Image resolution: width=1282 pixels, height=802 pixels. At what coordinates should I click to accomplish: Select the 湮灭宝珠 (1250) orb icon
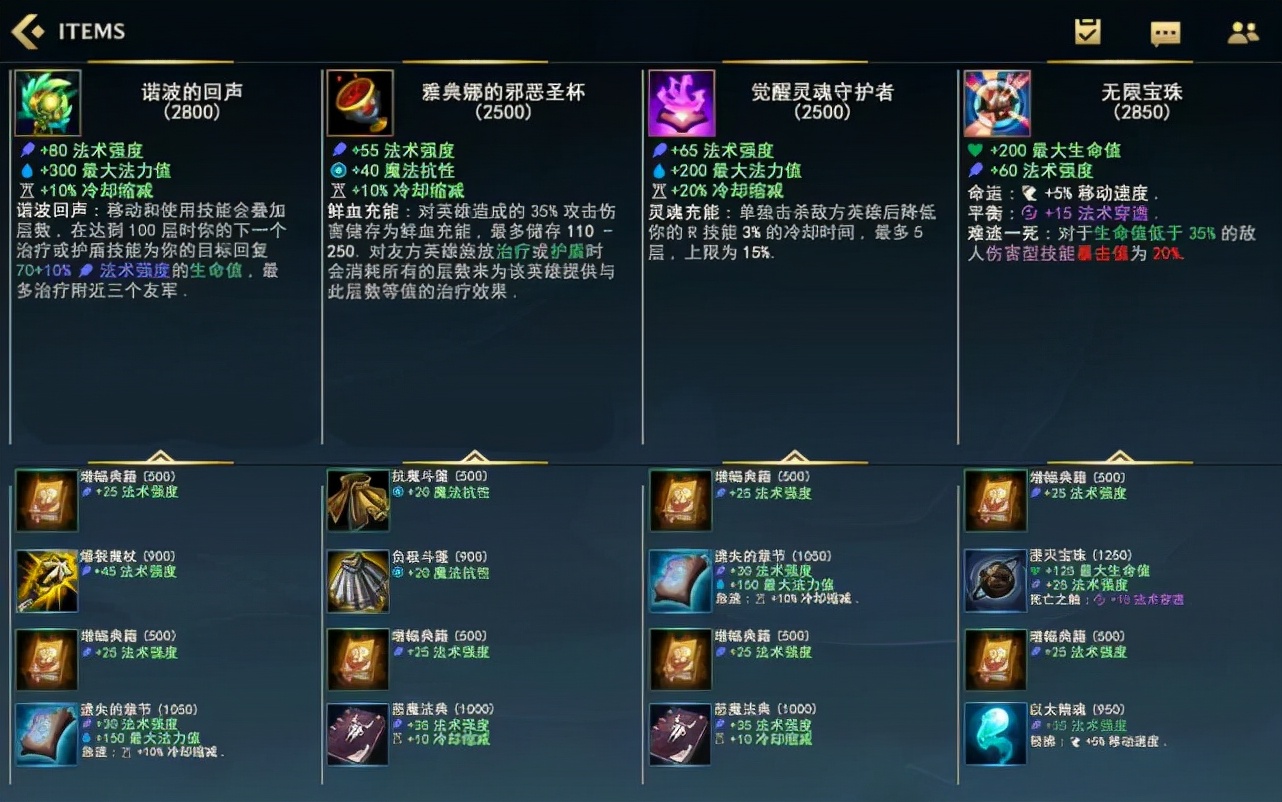pyautogui.click(x=995, y=581)
